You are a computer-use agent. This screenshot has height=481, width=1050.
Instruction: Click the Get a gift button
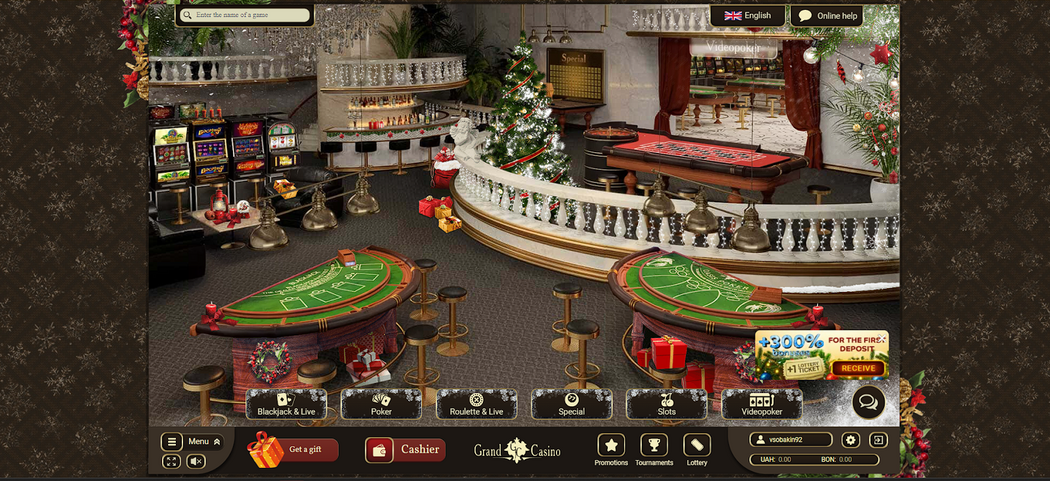(294, 450)
